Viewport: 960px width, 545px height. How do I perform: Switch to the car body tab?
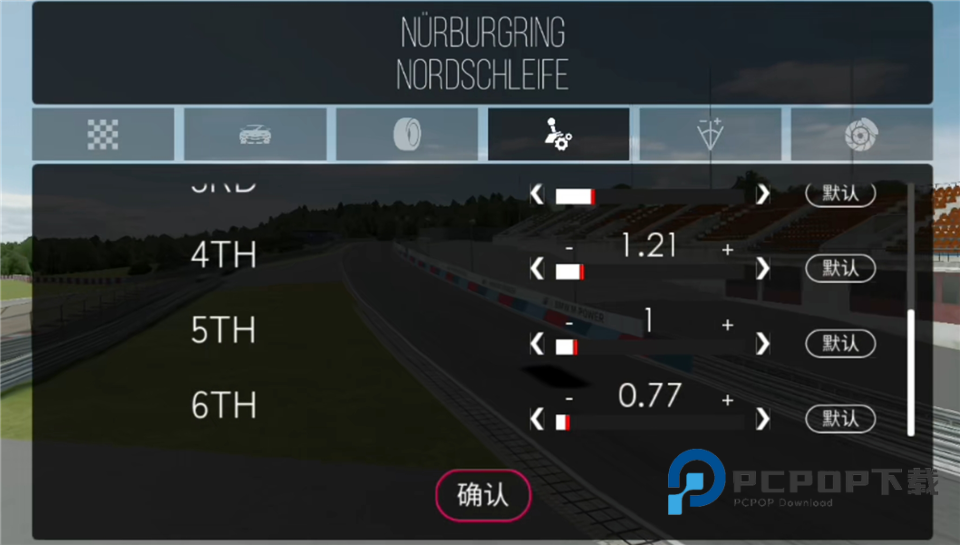click(x=255, y=134)
